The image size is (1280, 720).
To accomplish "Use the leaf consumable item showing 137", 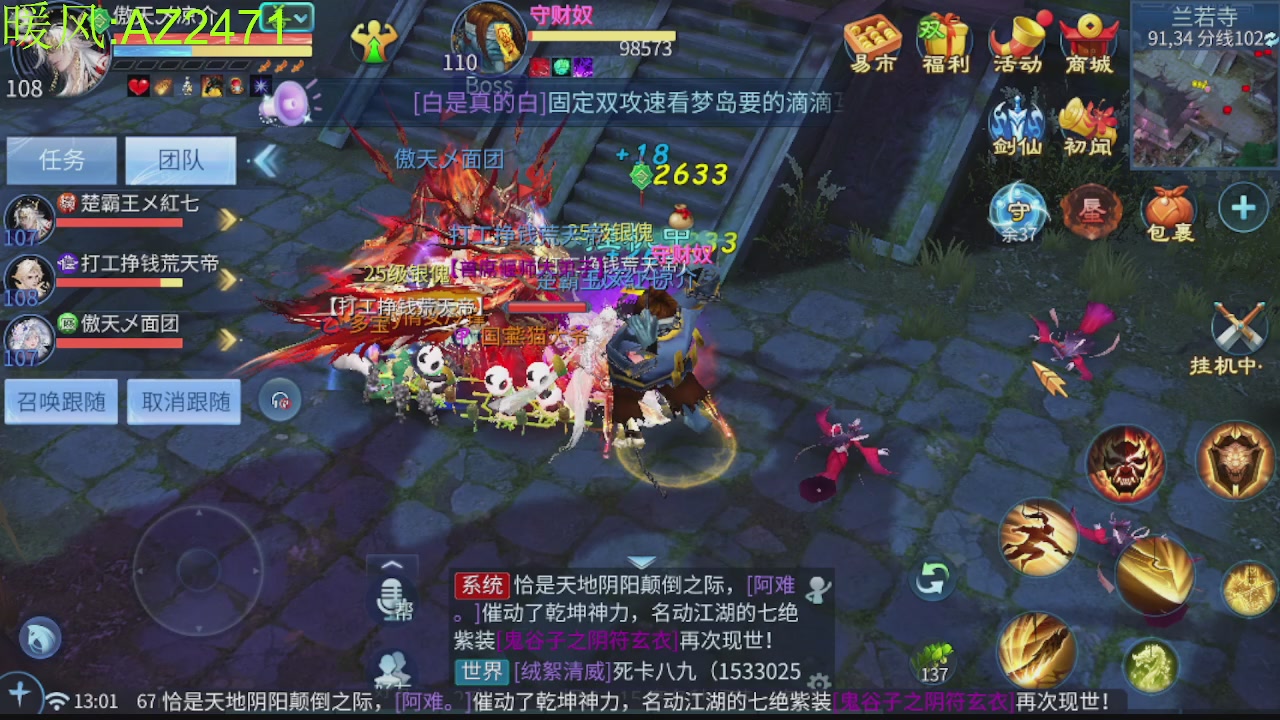I will click(934, 657).
